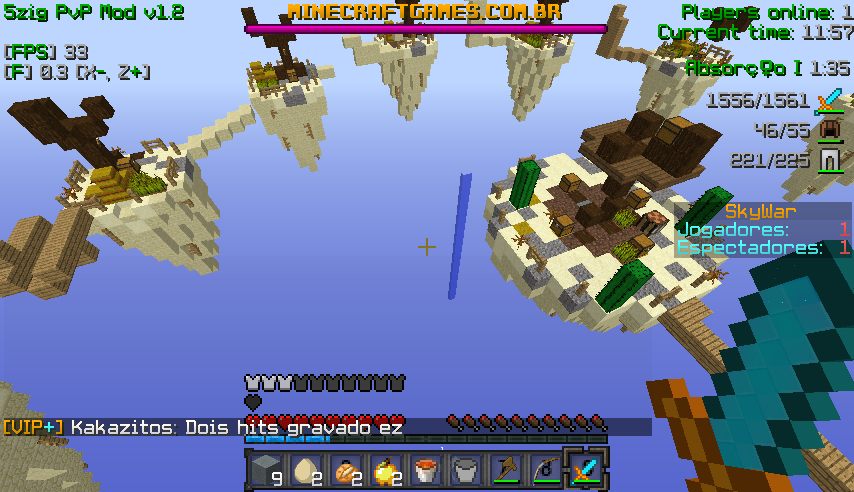
Task: Click the Kakazitos chat message
Action: pos(237,428)
